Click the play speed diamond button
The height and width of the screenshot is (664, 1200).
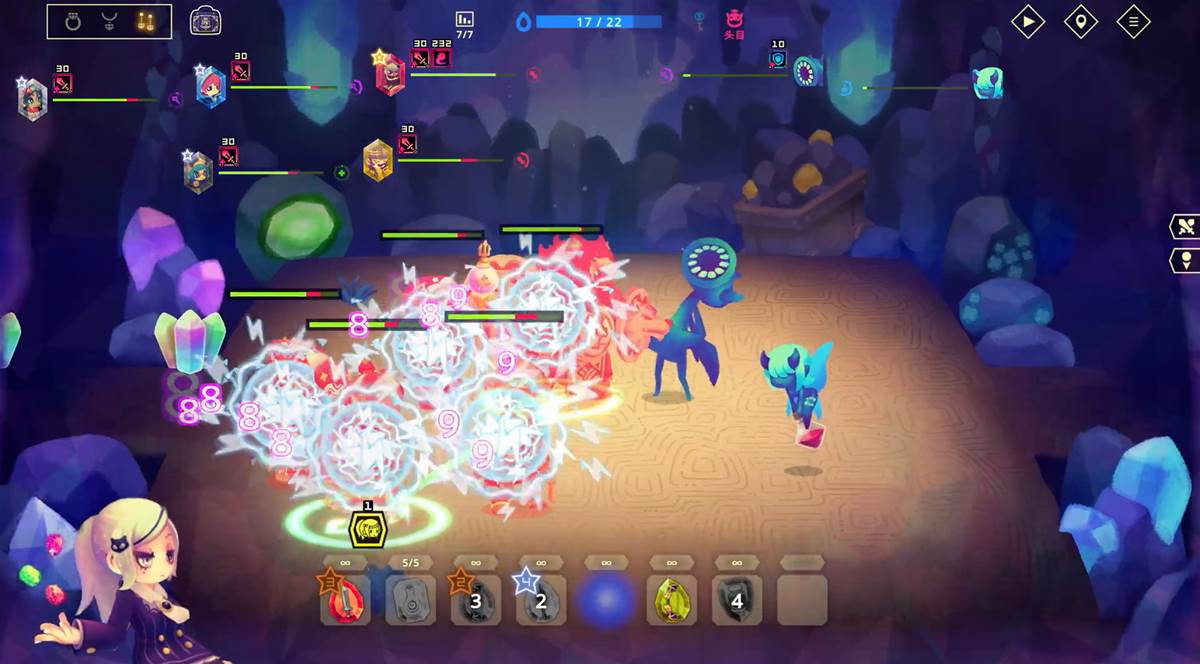[1028, 21]
